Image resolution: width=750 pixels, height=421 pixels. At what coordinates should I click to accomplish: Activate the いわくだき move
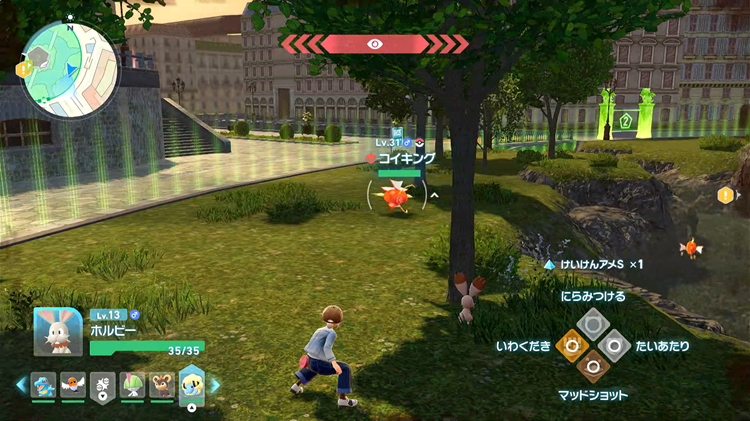coord(571,345)
